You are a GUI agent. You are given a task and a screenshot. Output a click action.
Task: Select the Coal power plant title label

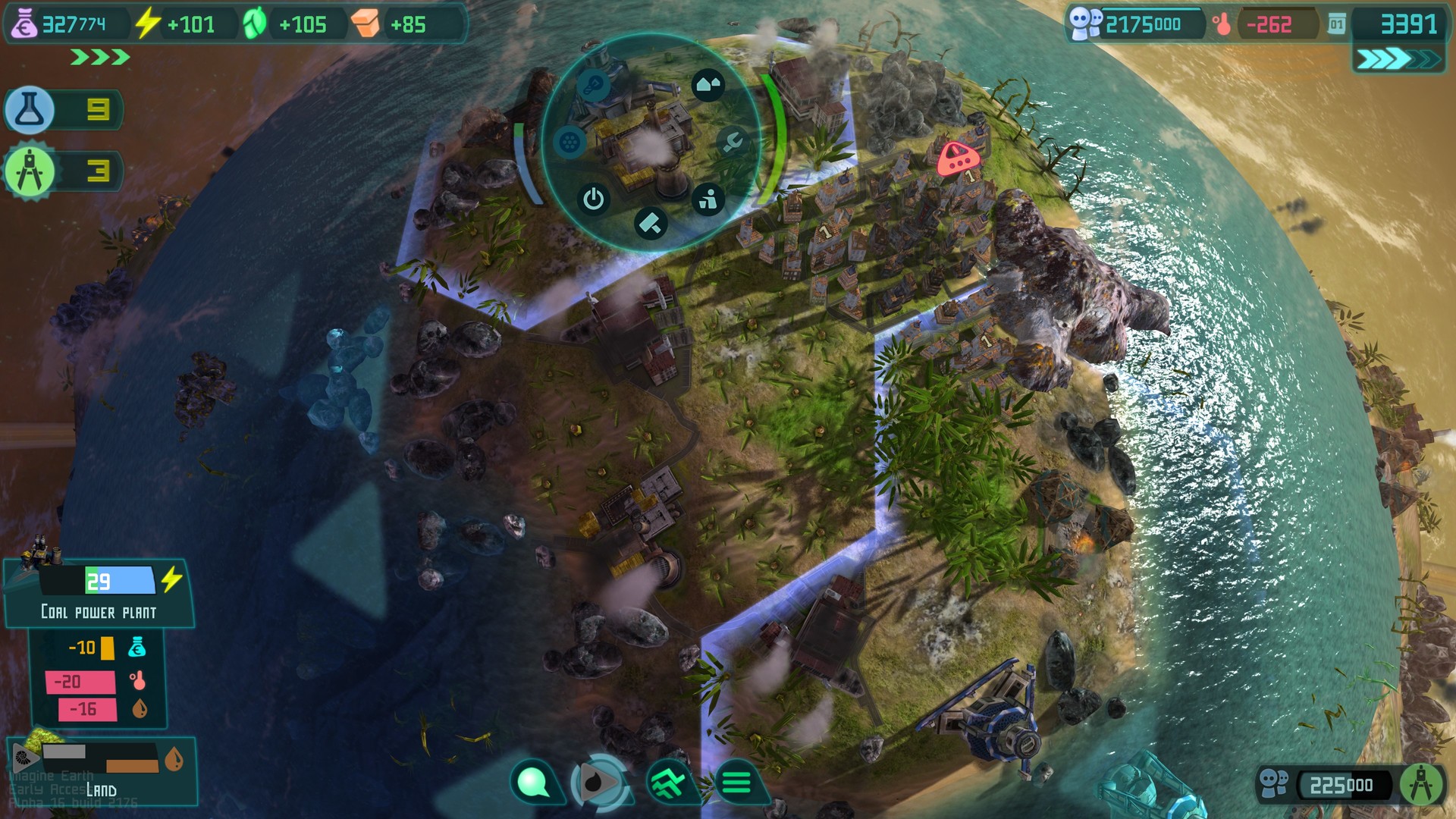pos(99,610)
